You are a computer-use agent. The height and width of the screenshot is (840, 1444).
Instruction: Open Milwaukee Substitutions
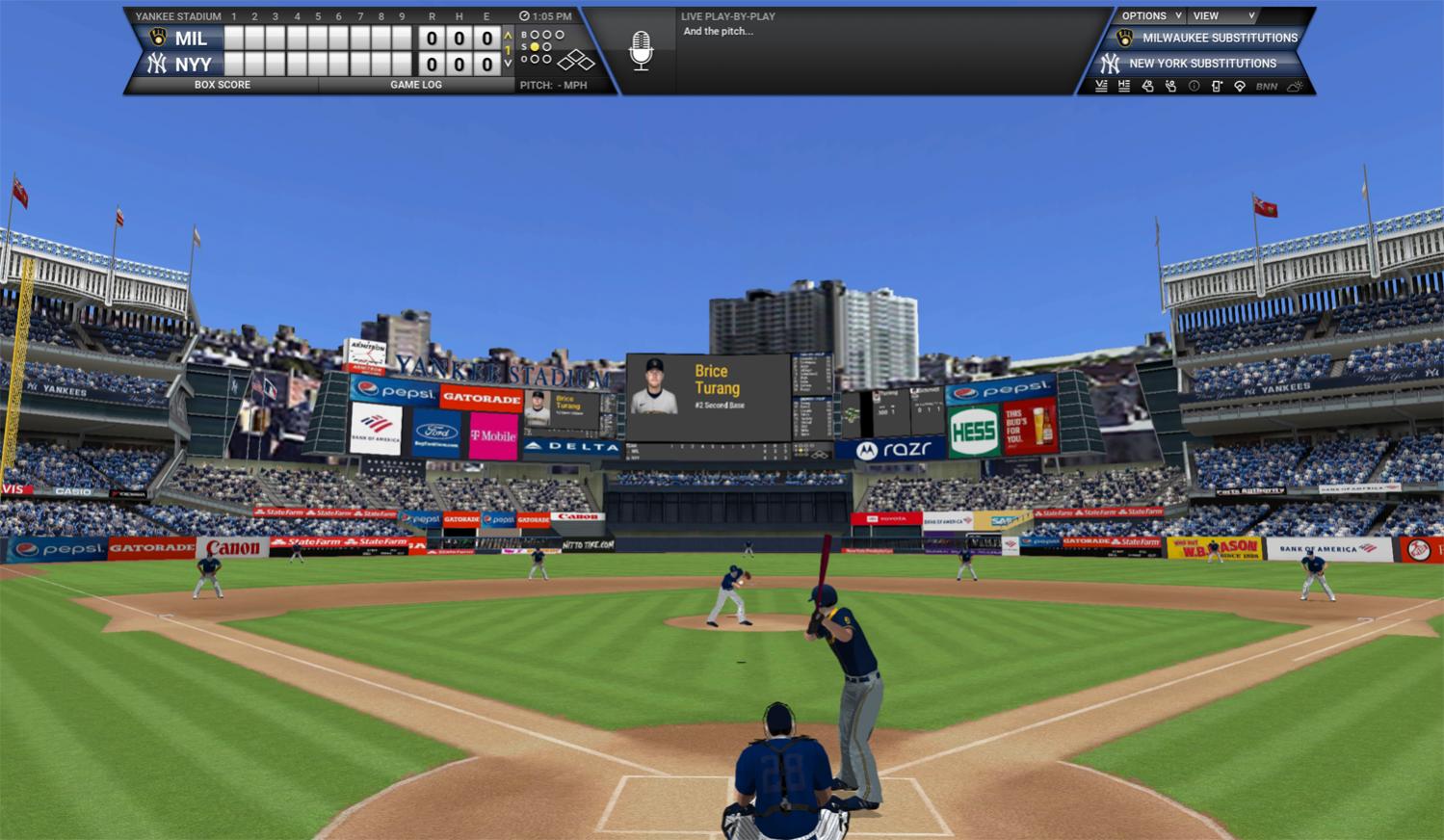click(1220, 39)
